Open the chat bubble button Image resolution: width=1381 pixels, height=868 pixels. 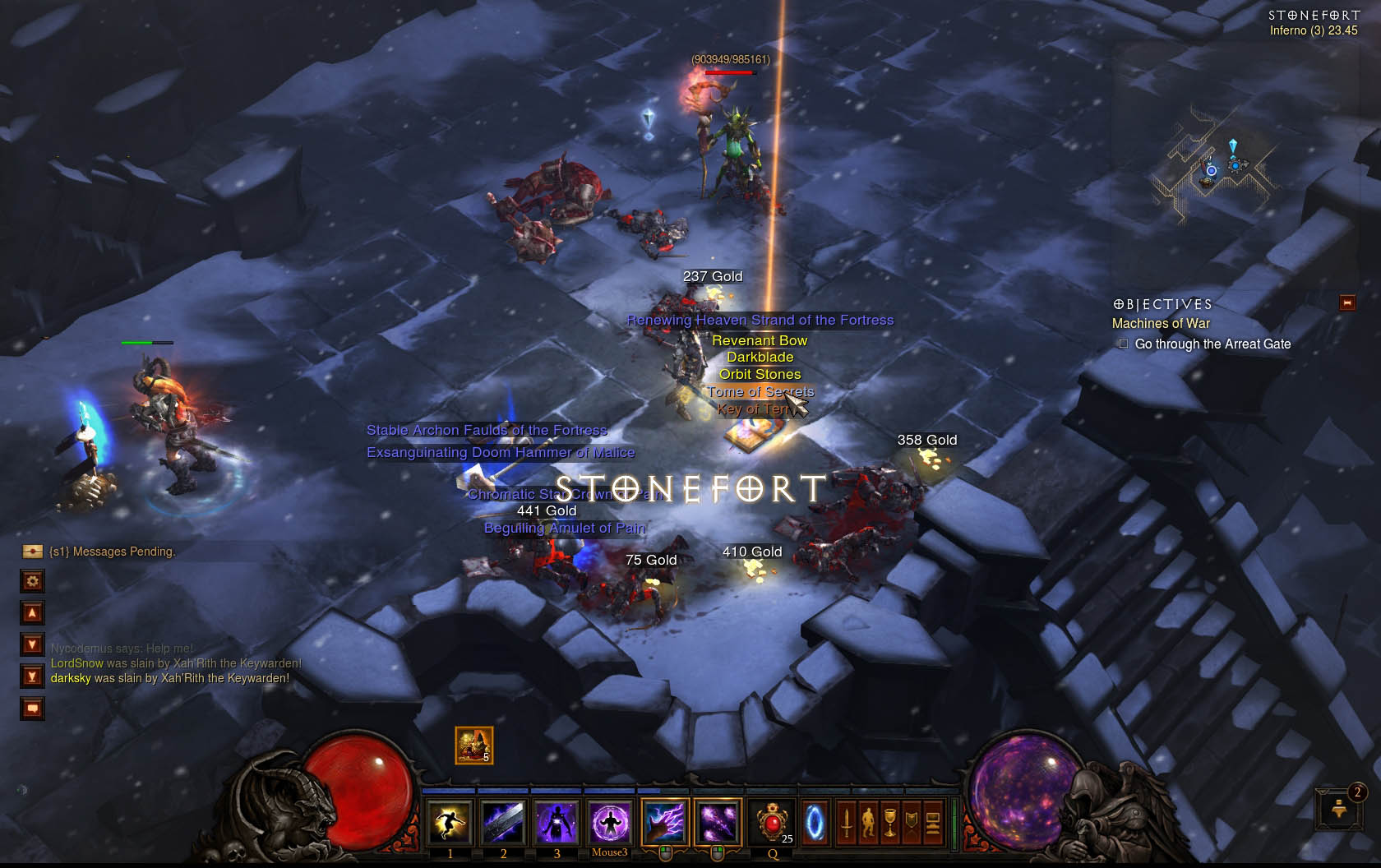click(32, 709)
